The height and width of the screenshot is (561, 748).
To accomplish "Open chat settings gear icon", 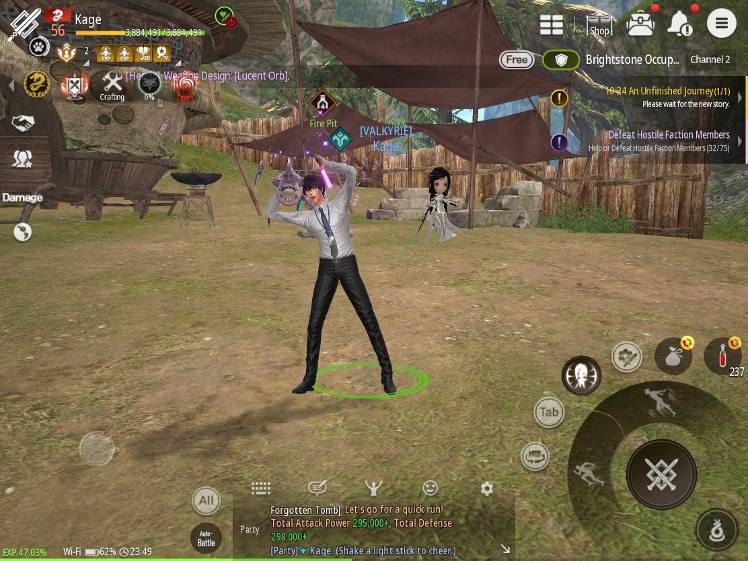I will coord(487,488).
